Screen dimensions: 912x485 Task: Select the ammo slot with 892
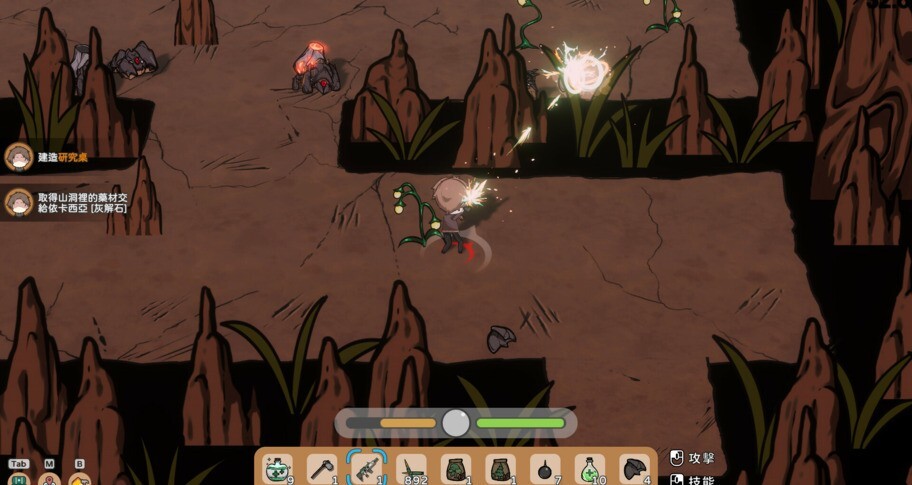(411, 468)
